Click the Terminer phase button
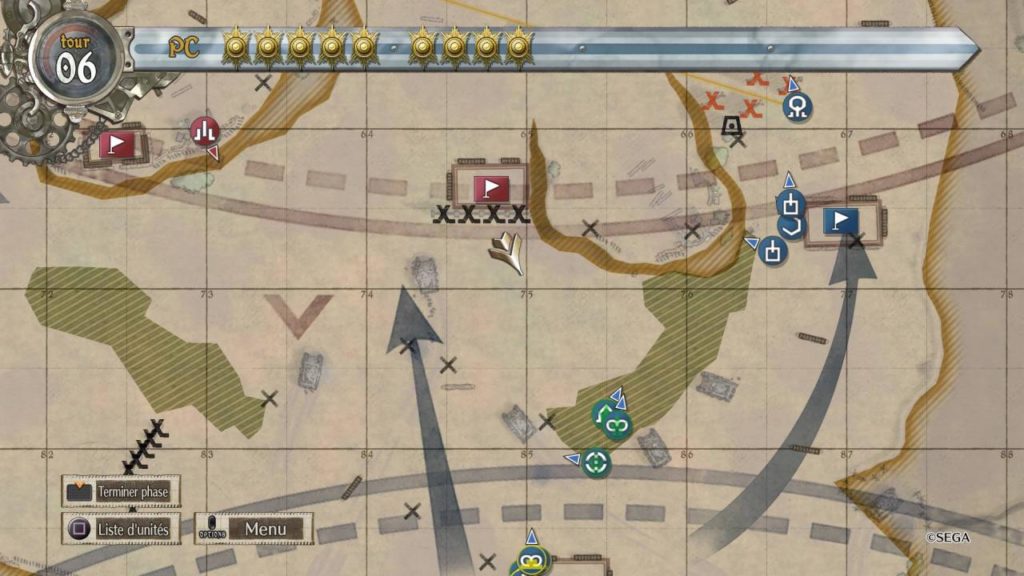The image size is (1024, 576). [x=117, y=492]
